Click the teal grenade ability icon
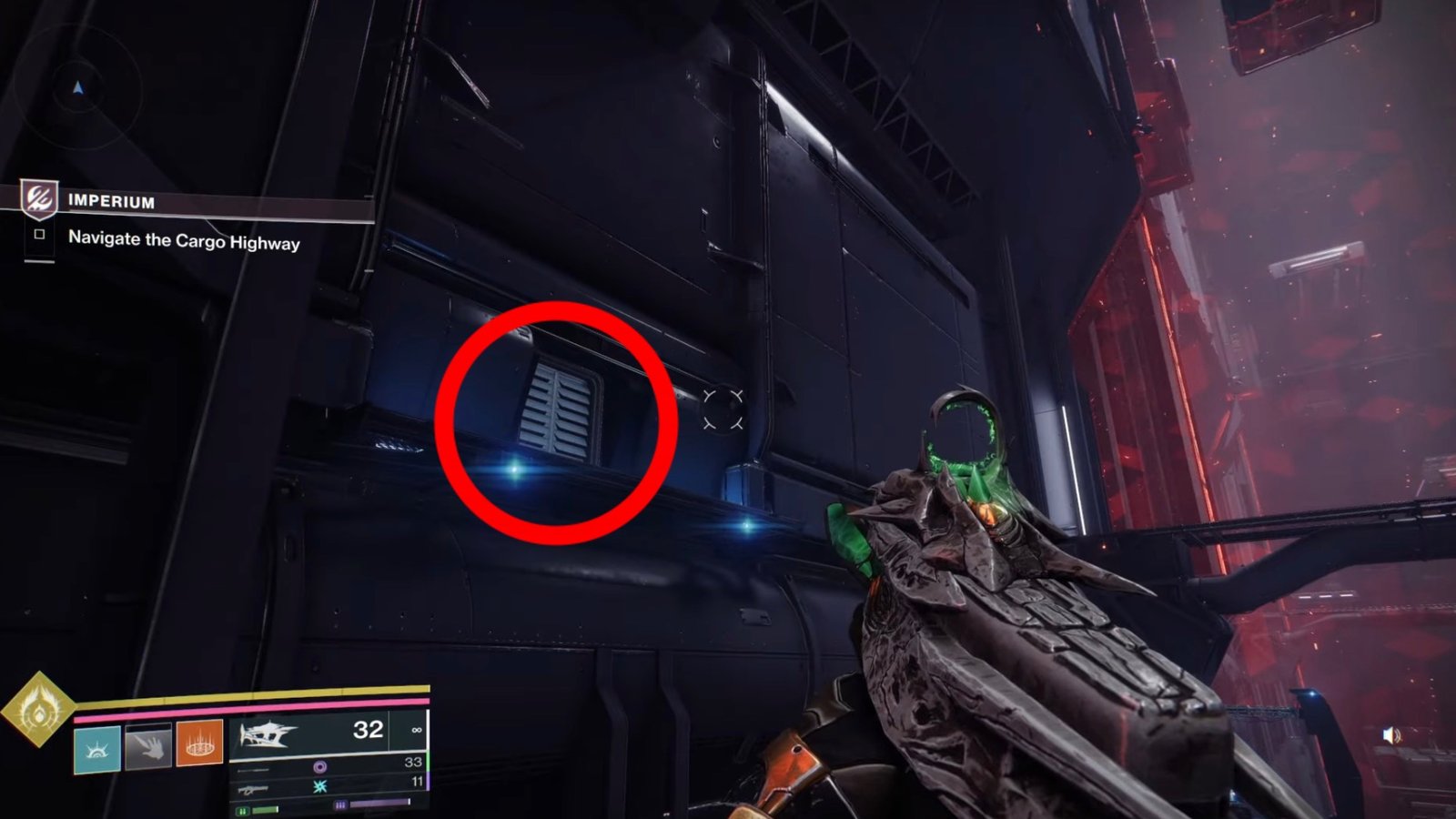Image resolution: width=1456 pixels, height=819 pixels. (96, 750)
